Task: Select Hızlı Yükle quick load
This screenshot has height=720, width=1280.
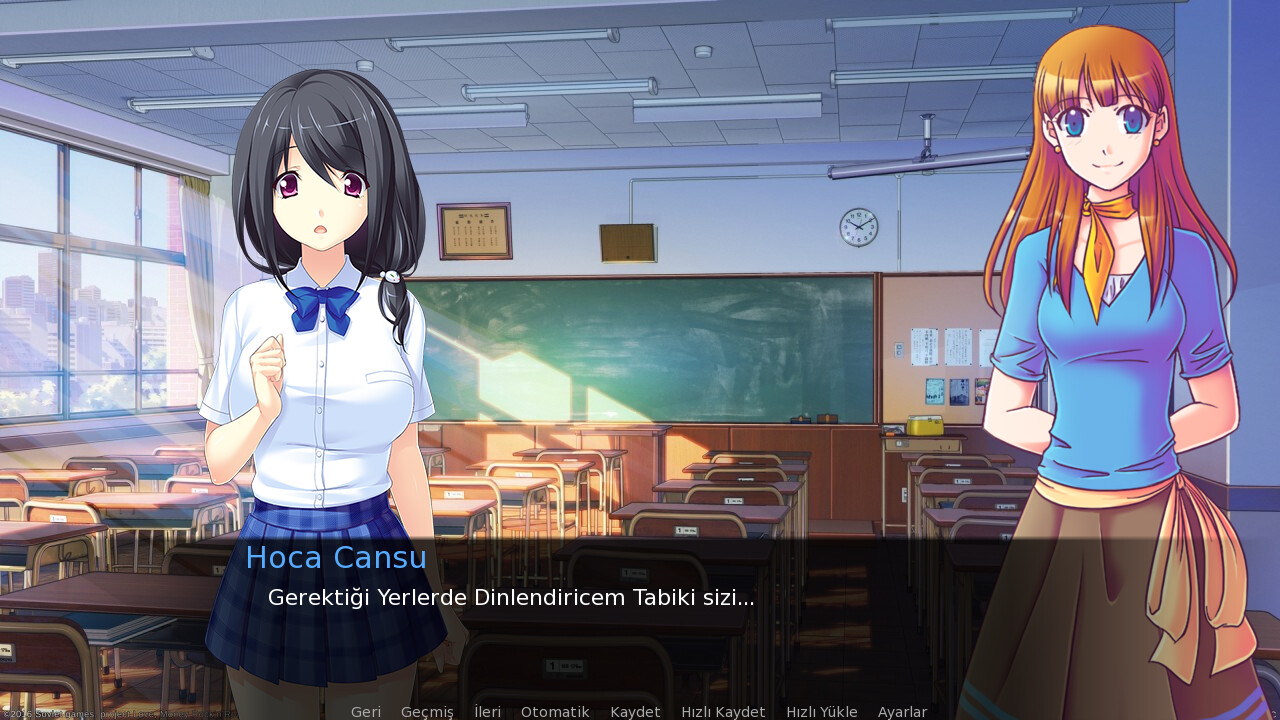Action: (x=821, y=712)
